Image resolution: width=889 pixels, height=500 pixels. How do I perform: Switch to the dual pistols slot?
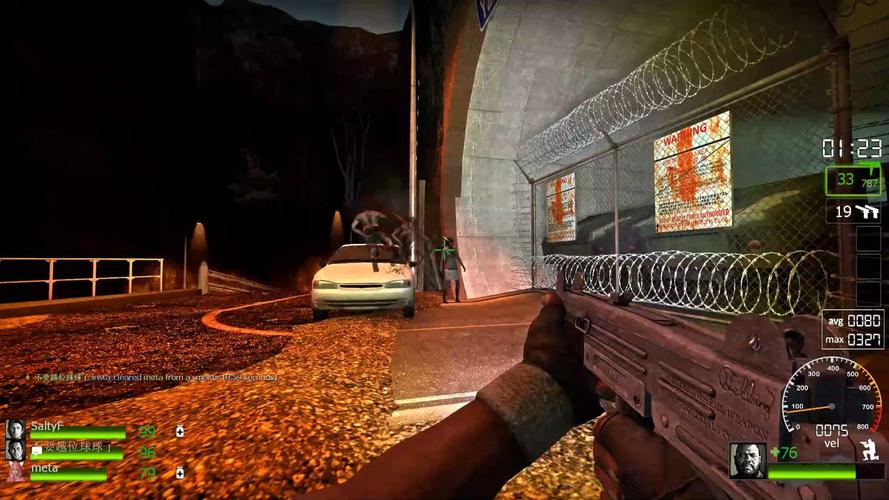click(x=854, y=211)
